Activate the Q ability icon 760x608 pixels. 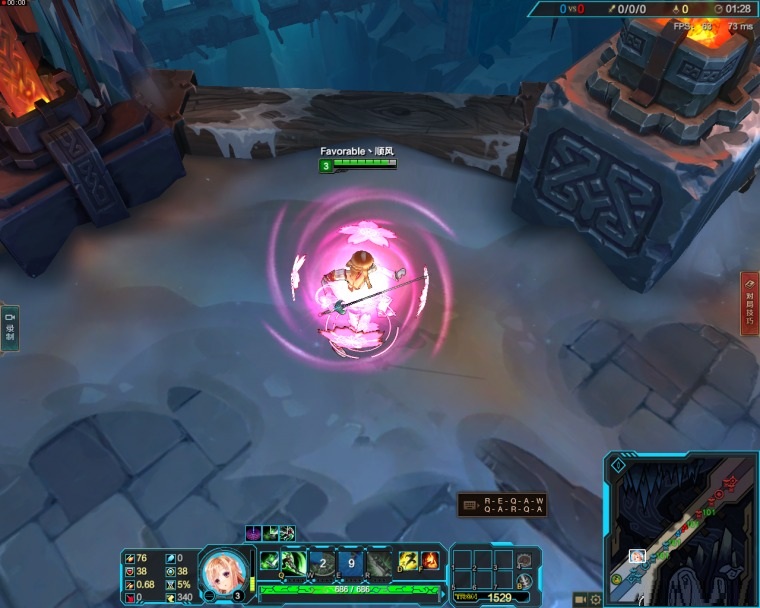tap(294, 563)
